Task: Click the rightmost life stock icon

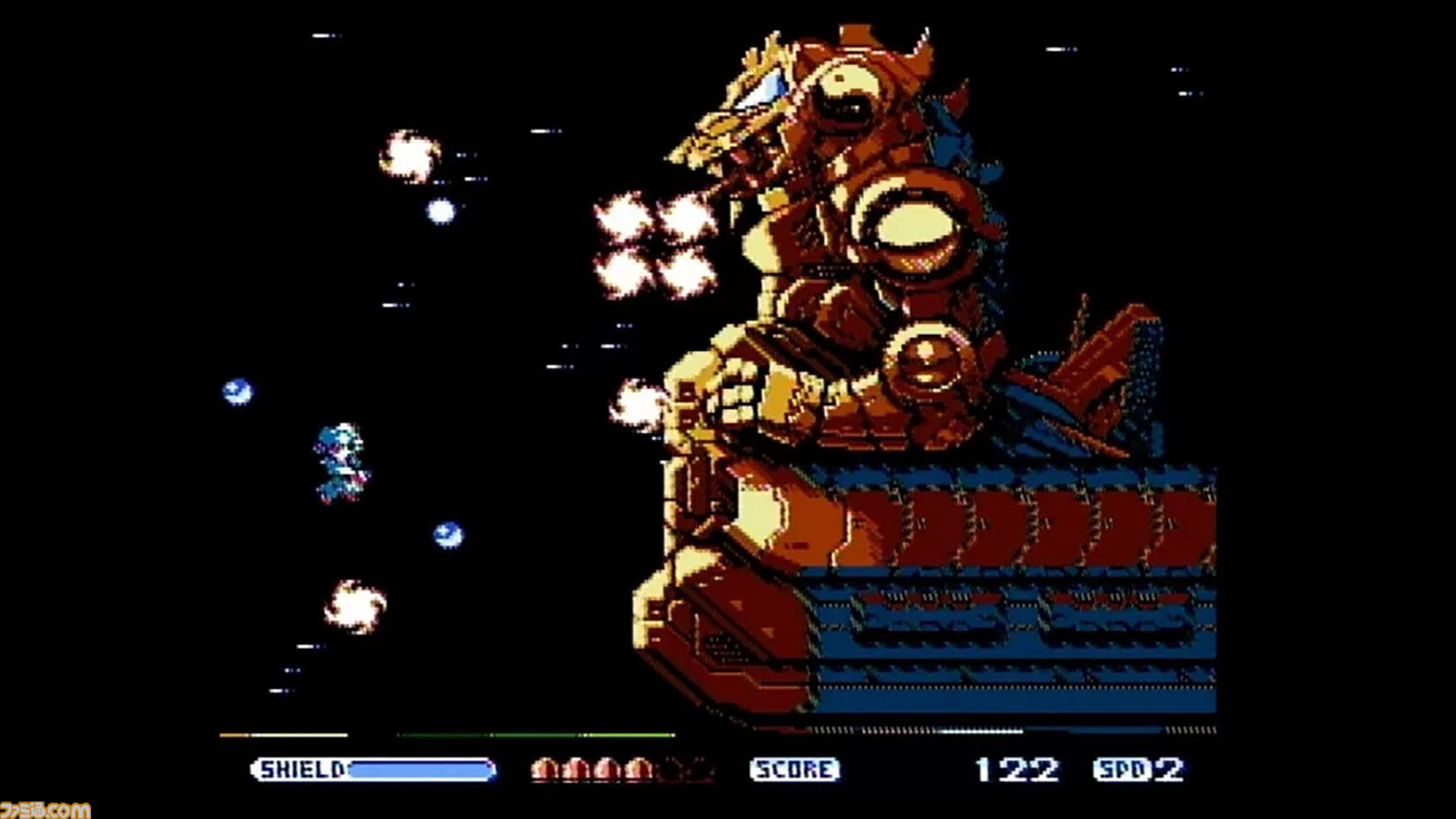Action: coord(635,767)
